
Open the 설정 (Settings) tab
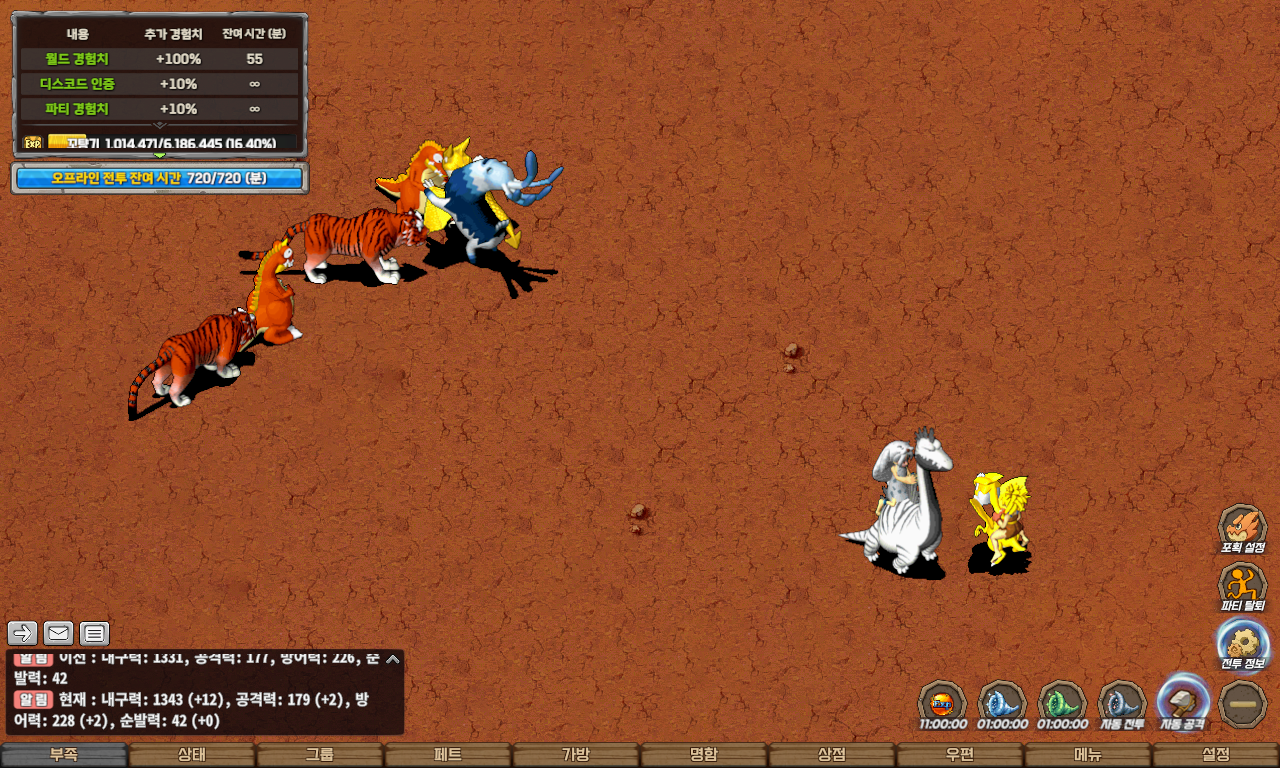[x=1216, y=755]
